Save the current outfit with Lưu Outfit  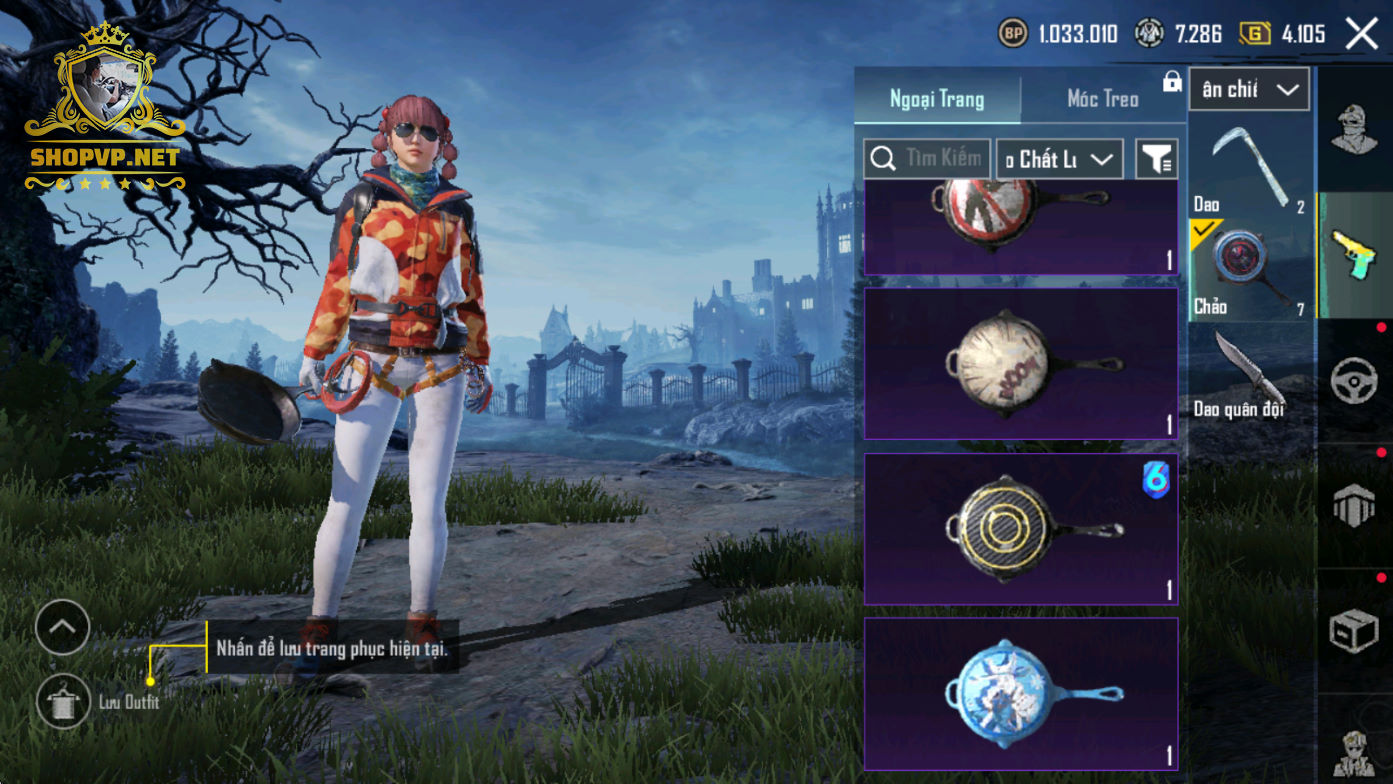(63, 701)
